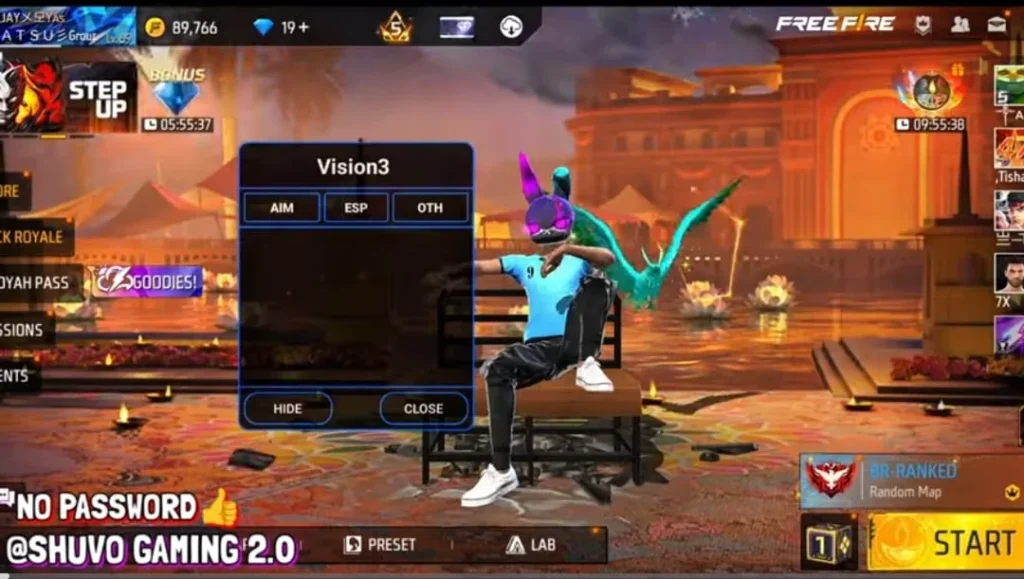Open the Booyah Pass menu entry
1024x579 pixels.
[x=35, y=283]
